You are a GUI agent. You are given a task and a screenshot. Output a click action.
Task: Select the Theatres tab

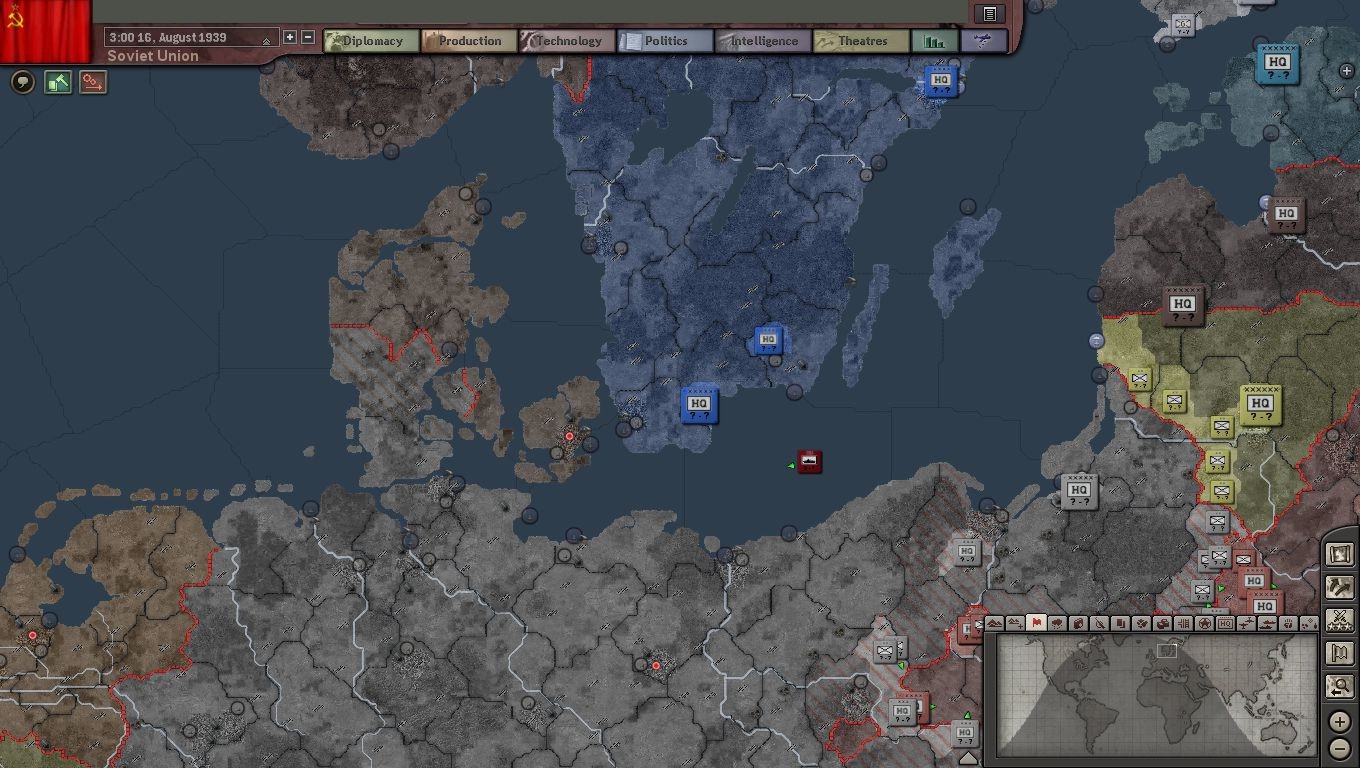click(x=861, y=41)
